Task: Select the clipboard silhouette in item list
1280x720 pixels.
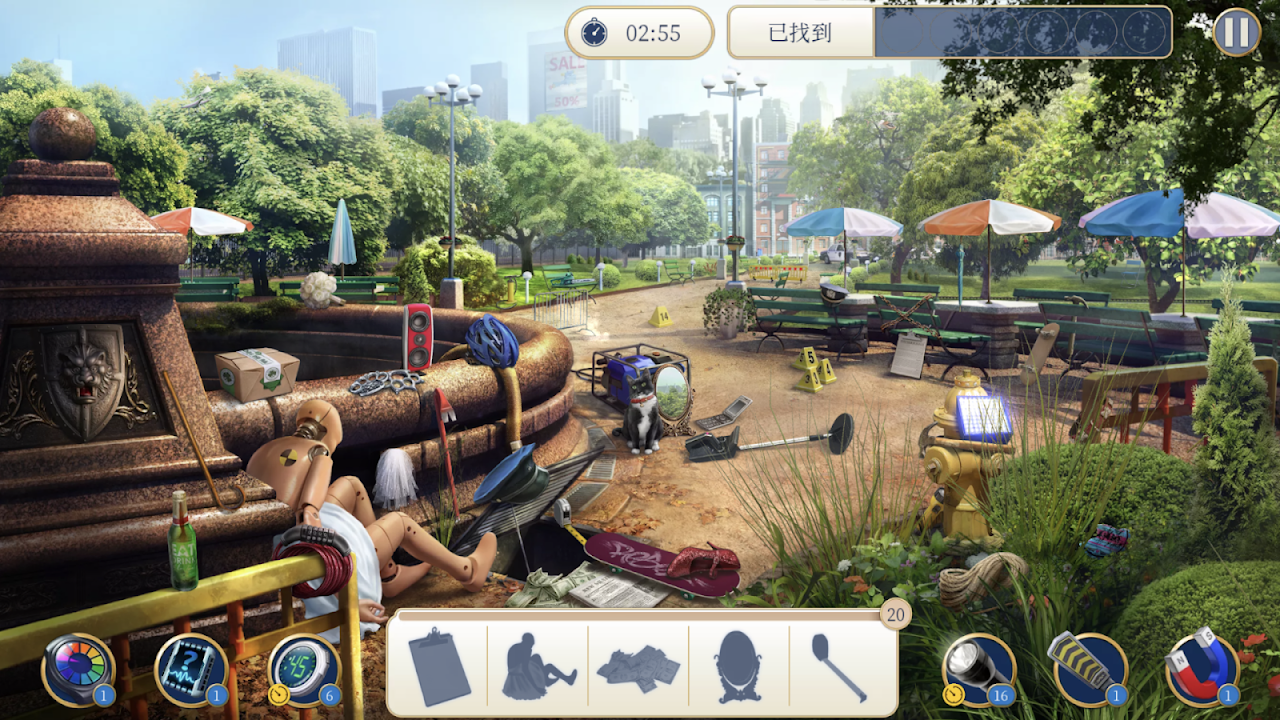Action: 438,667
